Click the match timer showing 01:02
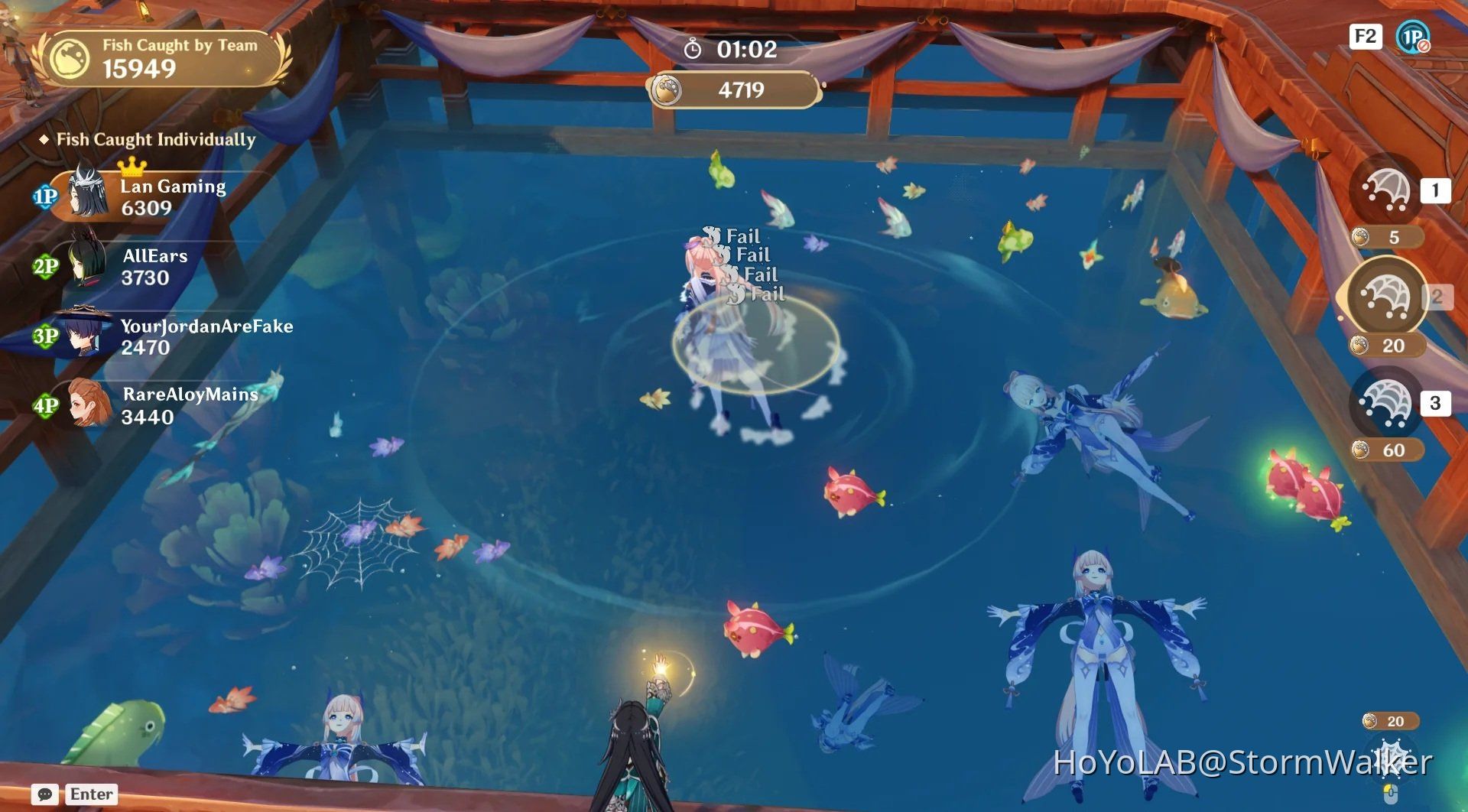The width and height of the screenshot is (1468, 812). (x=732, y=50)
